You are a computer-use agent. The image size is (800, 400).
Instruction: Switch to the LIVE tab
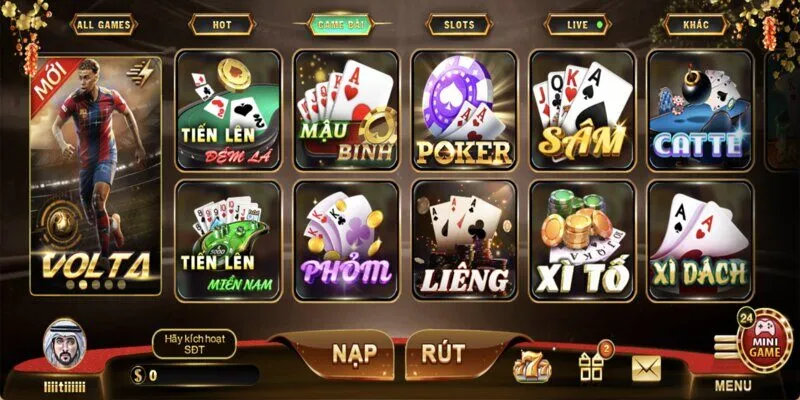point(579,23)
